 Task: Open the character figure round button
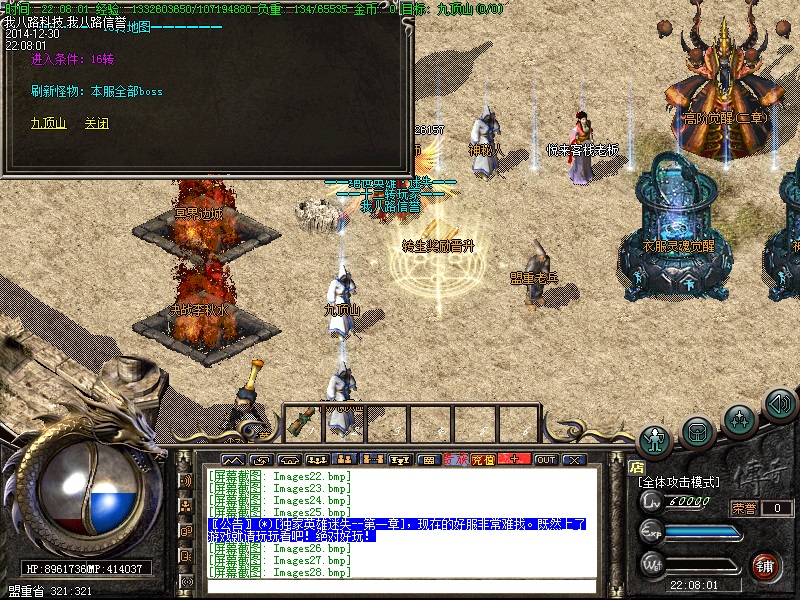(656, 439)
